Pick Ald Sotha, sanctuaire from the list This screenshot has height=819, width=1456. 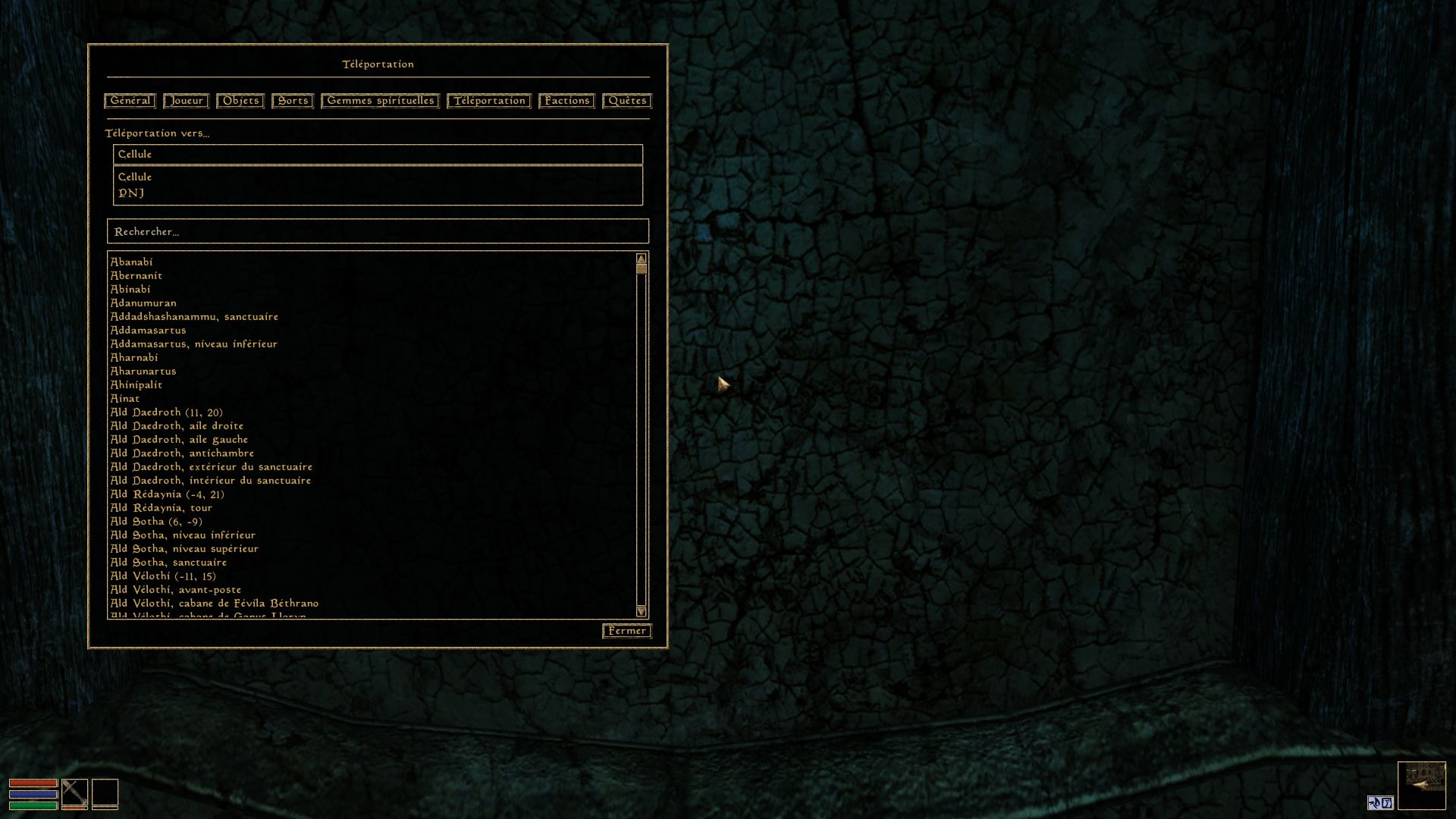click(x=168, y=563)
